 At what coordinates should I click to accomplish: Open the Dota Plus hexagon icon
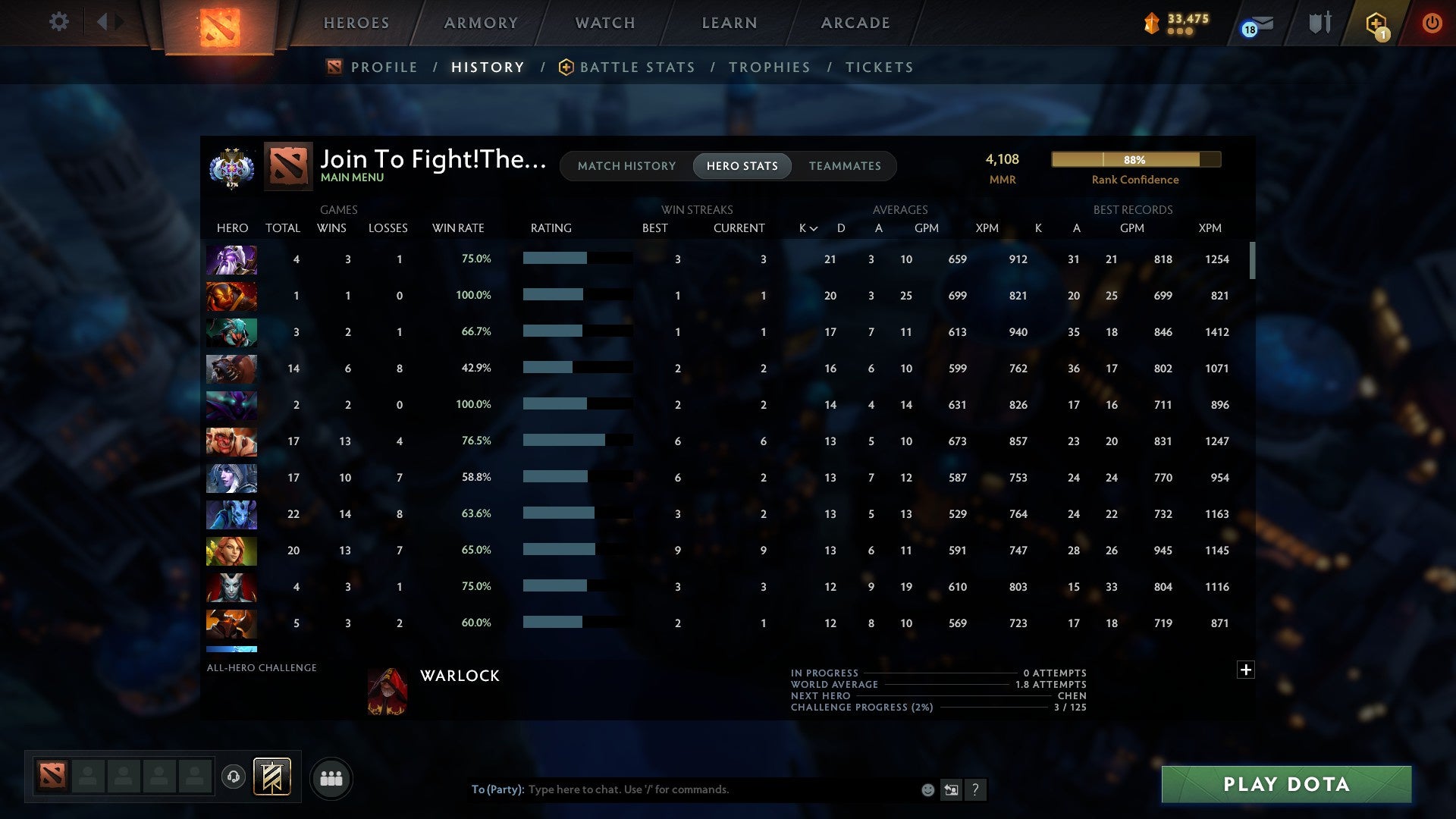point(1376,23)
